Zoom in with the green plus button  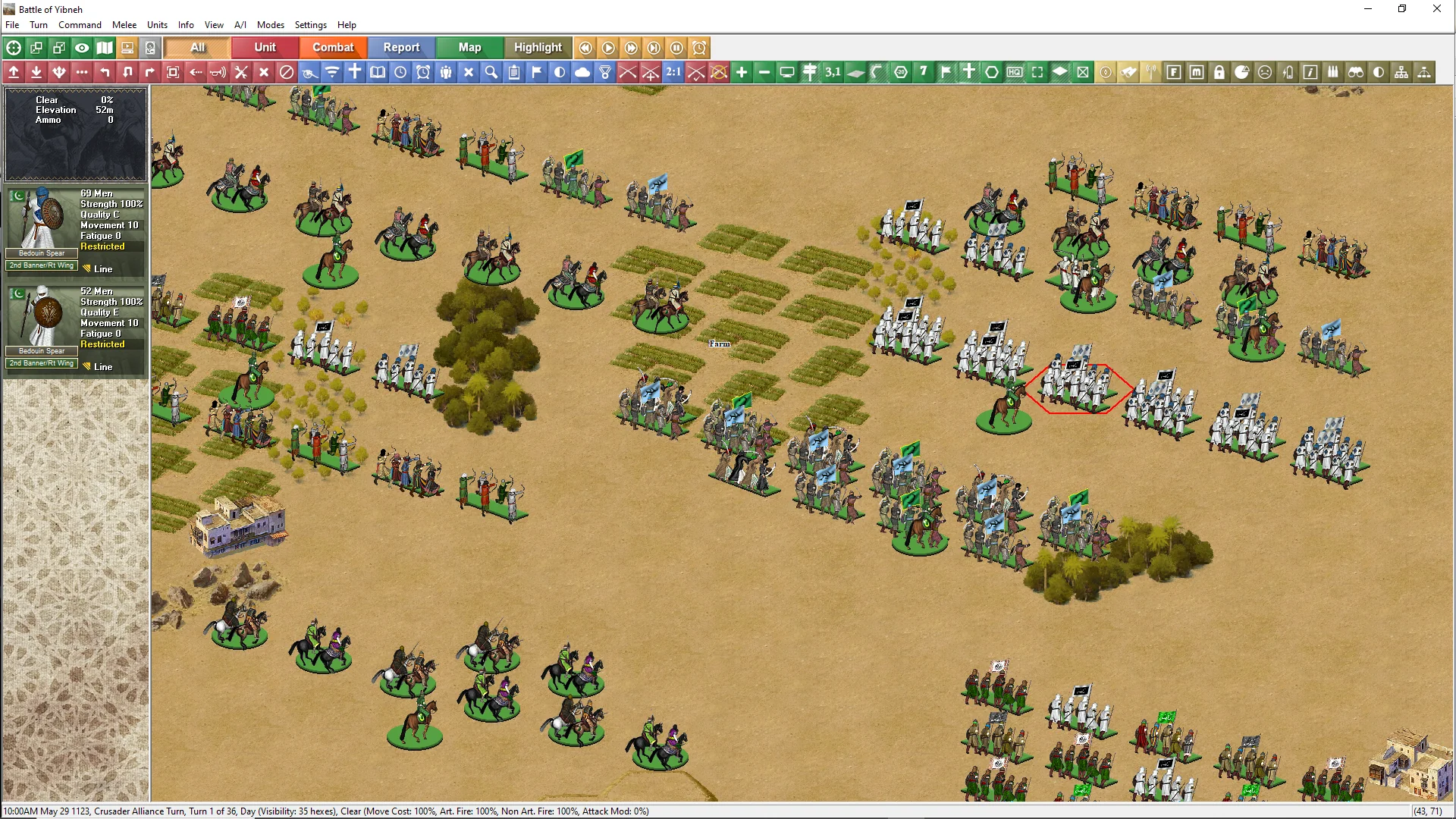pyautogui.click(x=742, y=72)
